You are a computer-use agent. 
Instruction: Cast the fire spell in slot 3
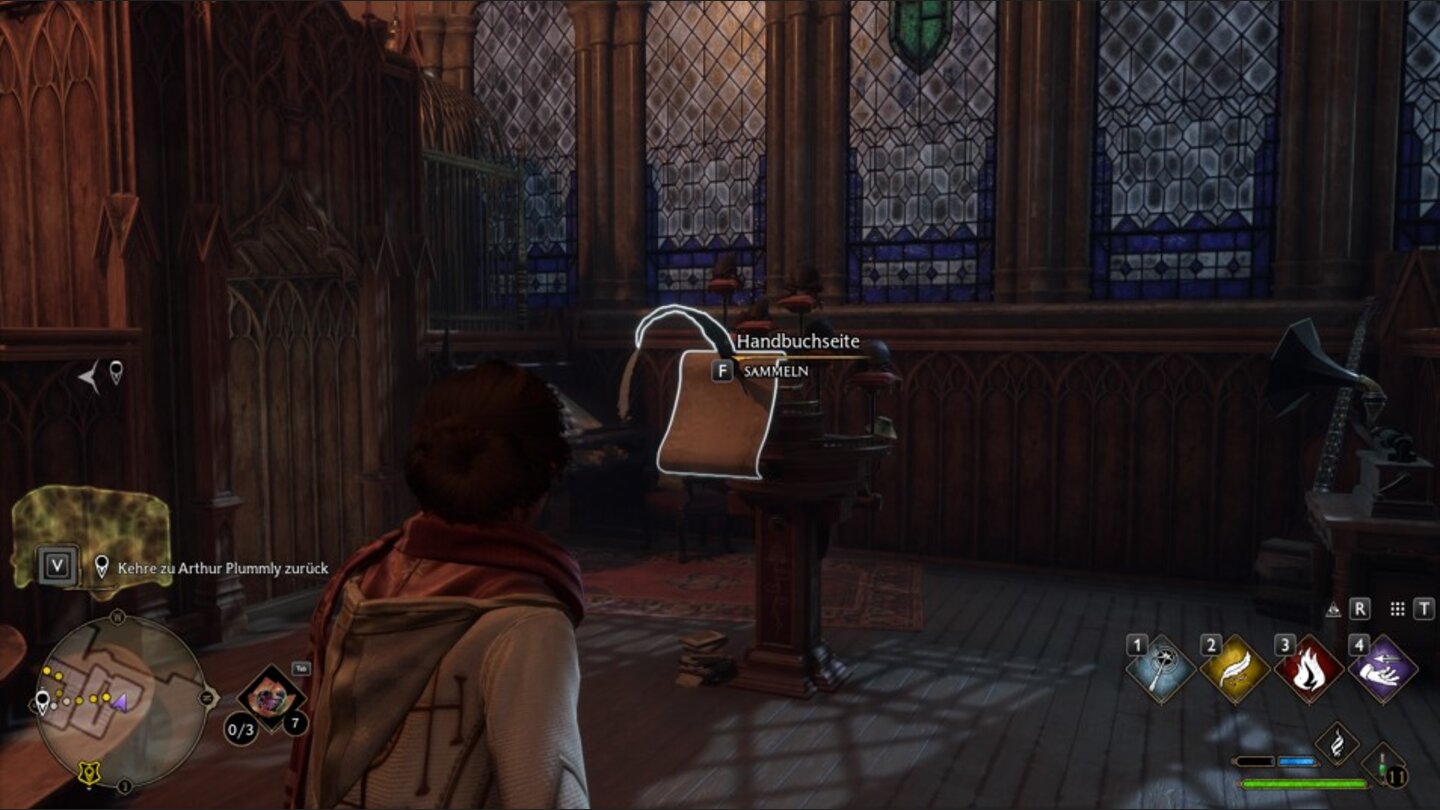tap(1309, 668)
